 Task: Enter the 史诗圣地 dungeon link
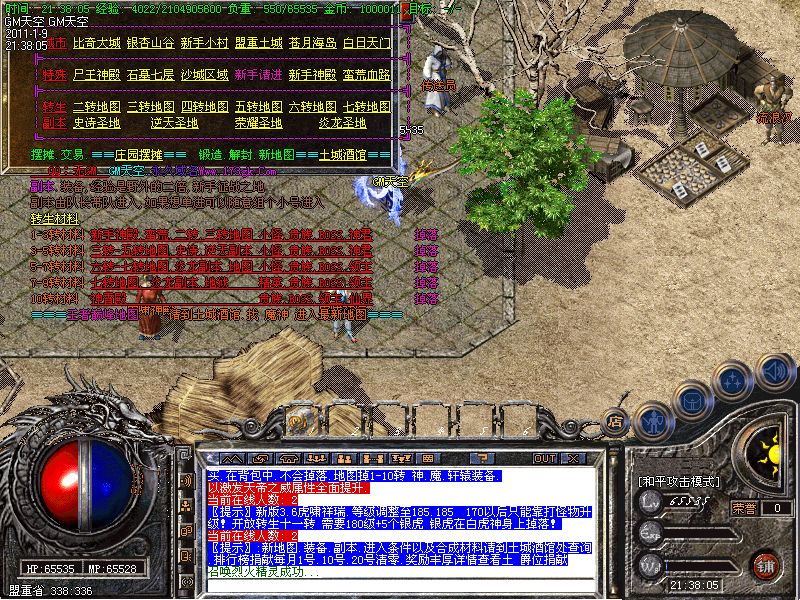click(96, 123)
